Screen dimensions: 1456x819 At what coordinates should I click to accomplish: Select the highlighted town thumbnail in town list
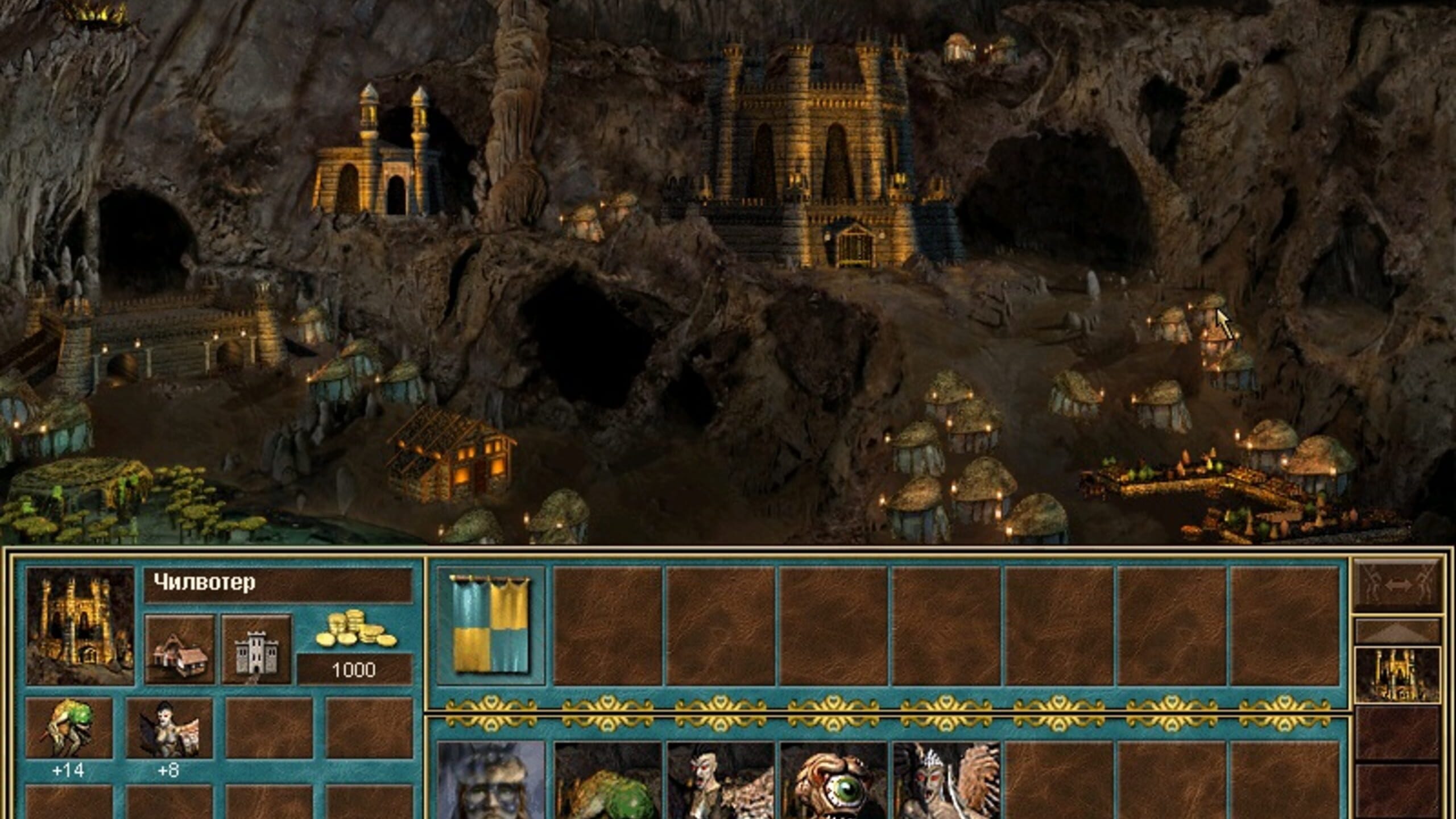[1397, 675]
